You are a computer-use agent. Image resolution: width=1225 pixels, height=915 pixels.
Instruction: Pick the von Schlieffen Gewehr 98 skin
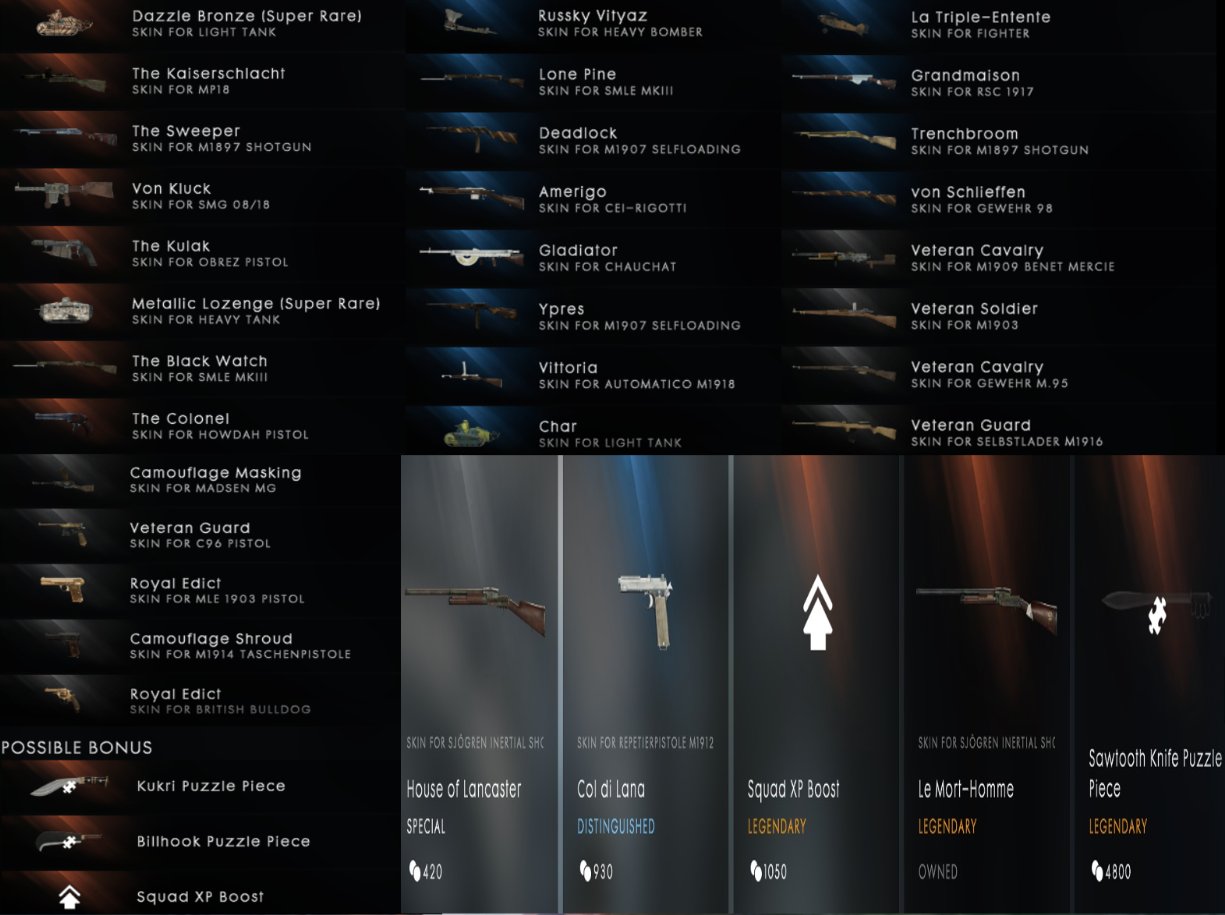coord(980,200)
